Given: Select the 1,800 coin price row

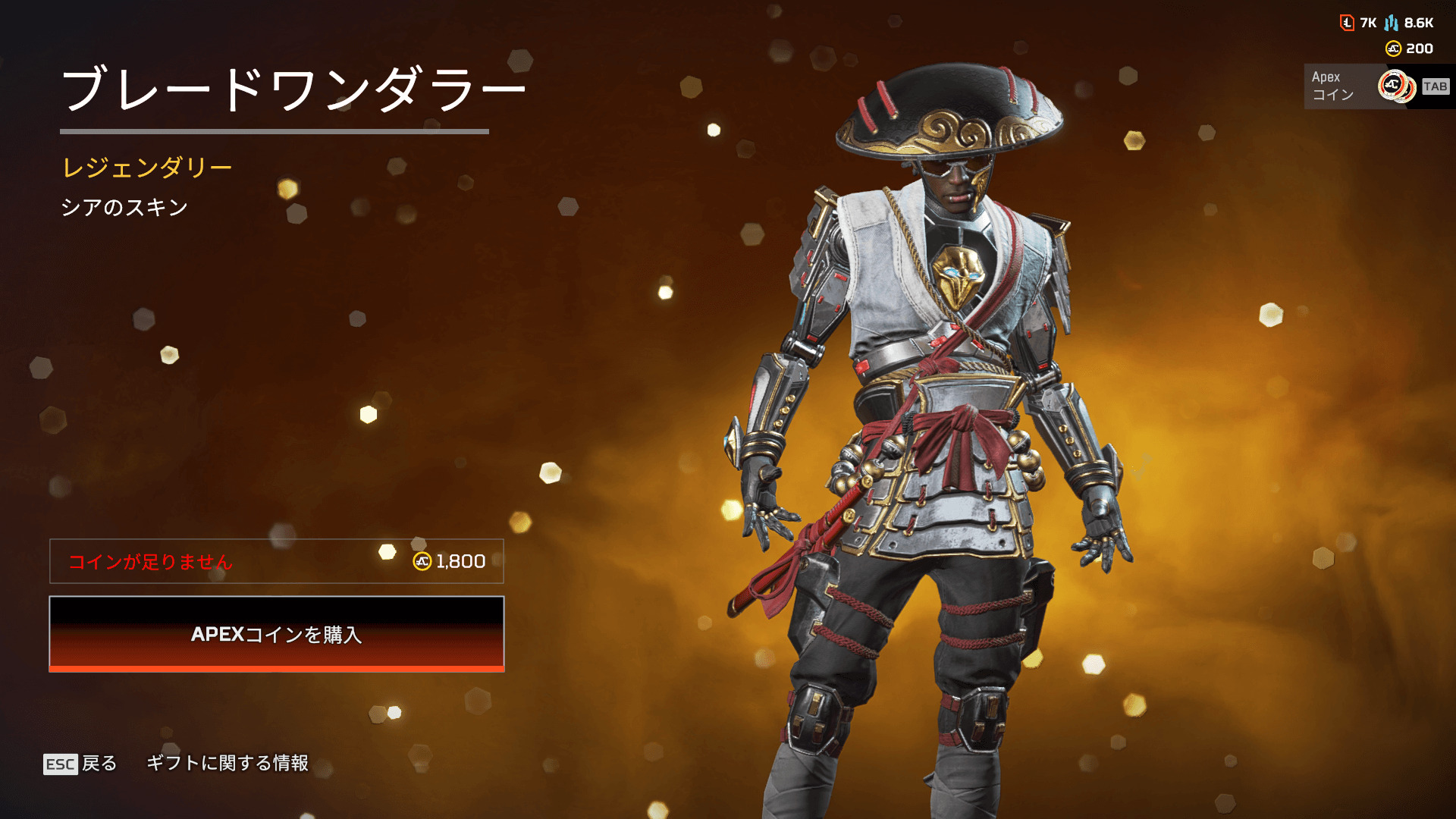Looking at the screenshot, I should click(x=277, y=561).
